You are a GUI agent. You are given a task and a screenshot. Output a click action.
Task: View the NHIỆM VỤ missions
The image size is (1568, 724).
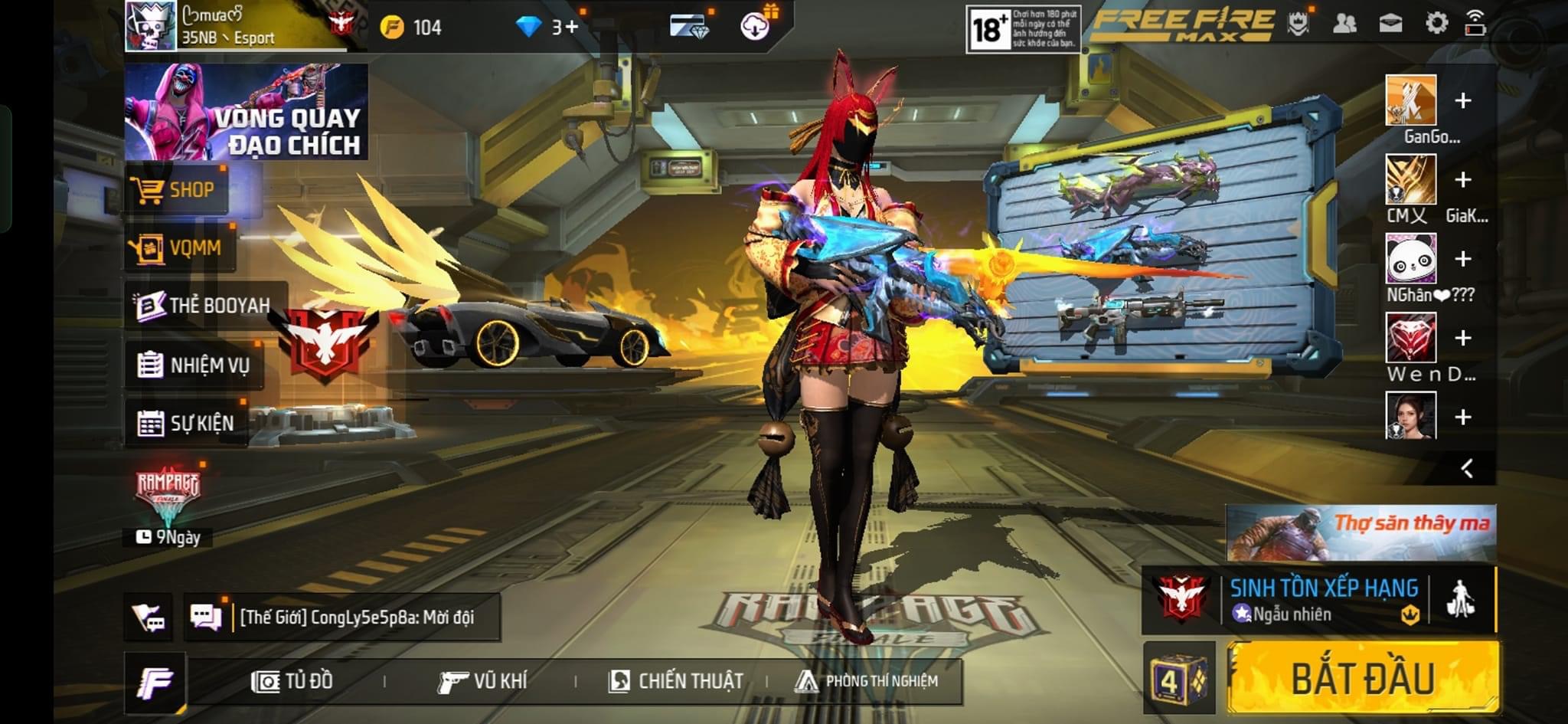194,365
